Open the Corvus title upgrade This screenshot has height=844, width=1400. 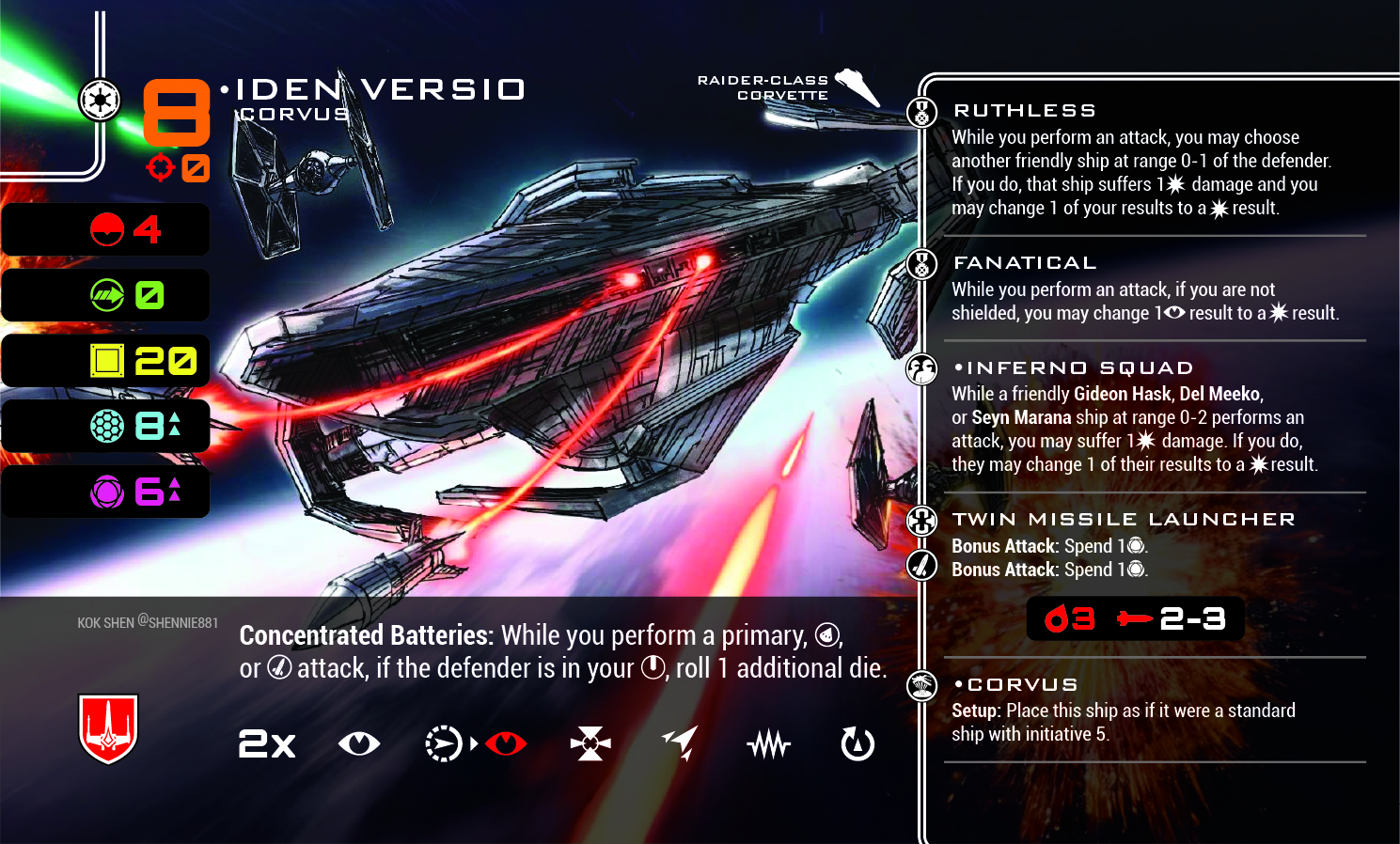1022,685
